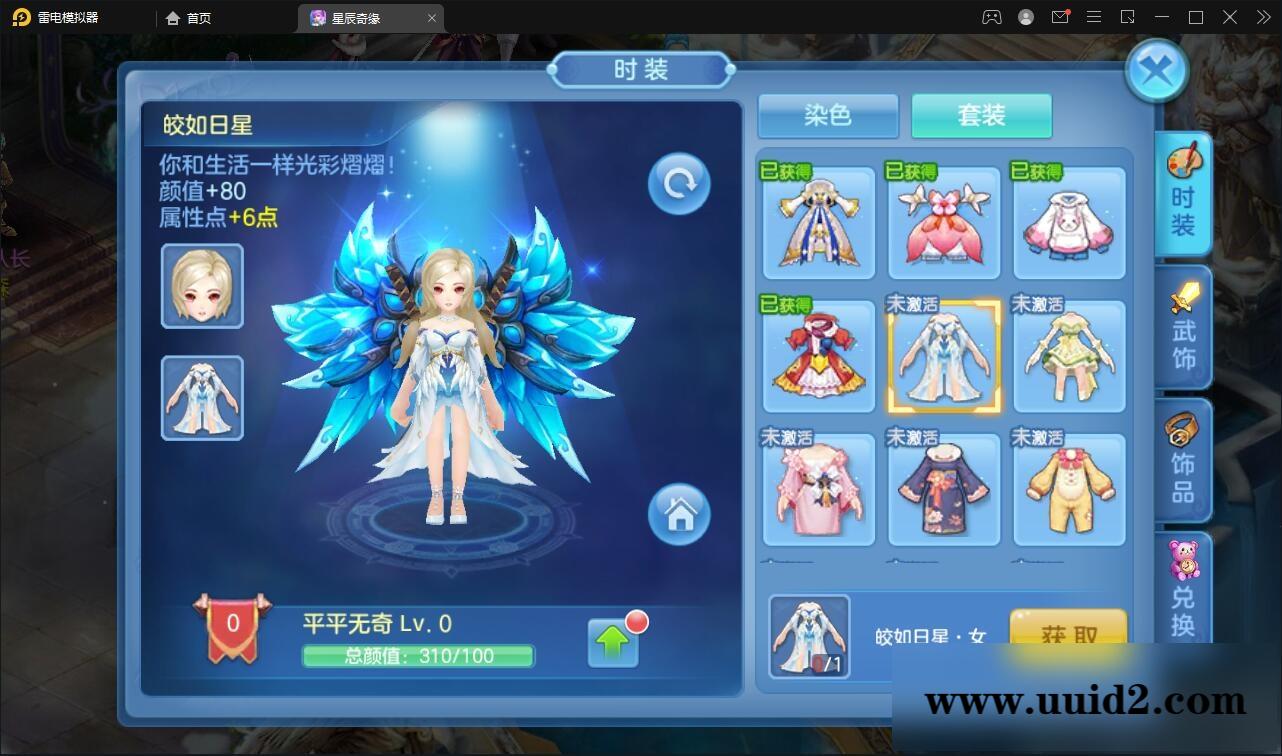Select the hairstyle thumbnail on left panel

point(201,287)
